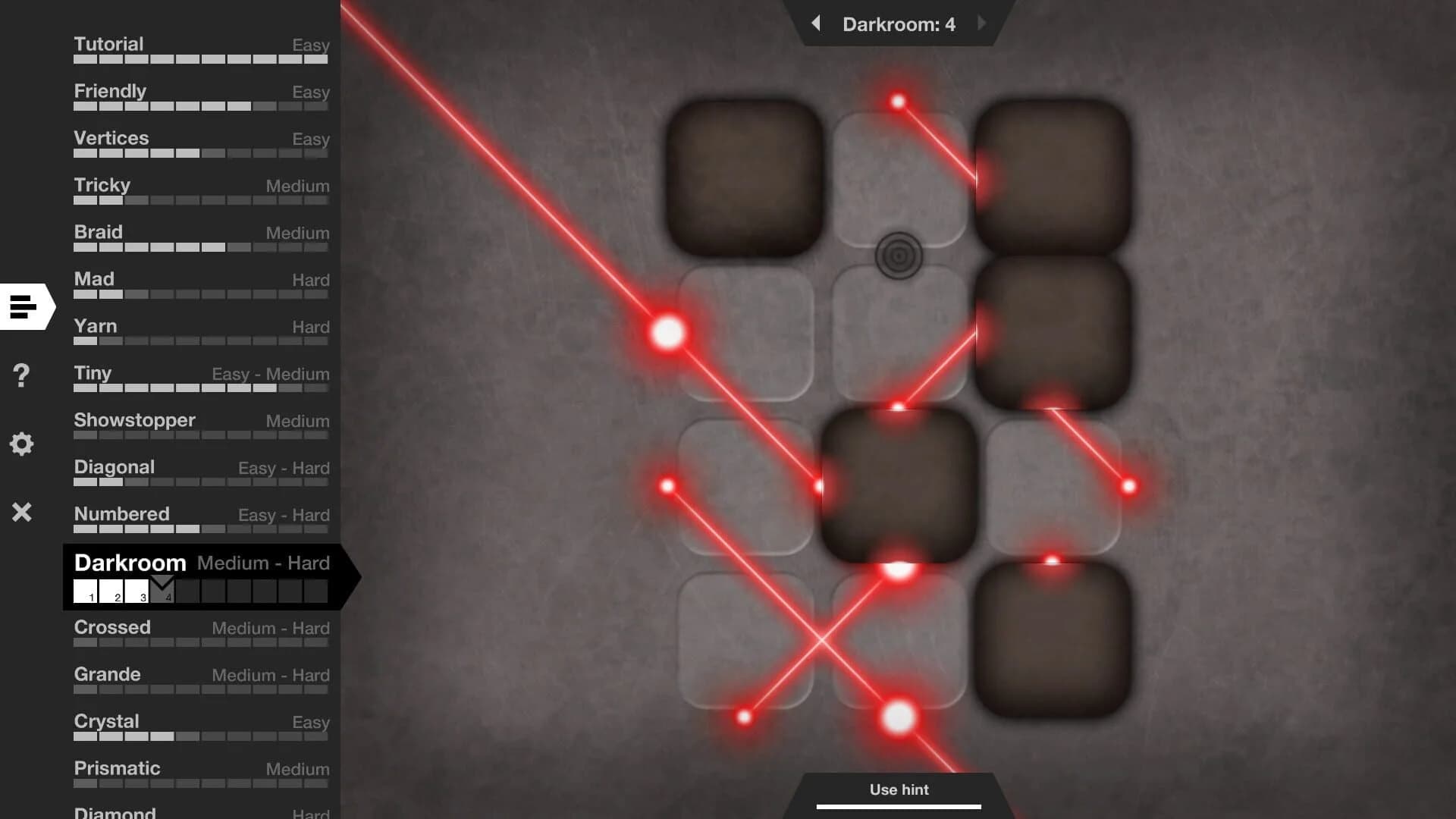Open the Tutorial pack in the sidebar
Viewport: 1456px width, 819px height.
point(108,44)
